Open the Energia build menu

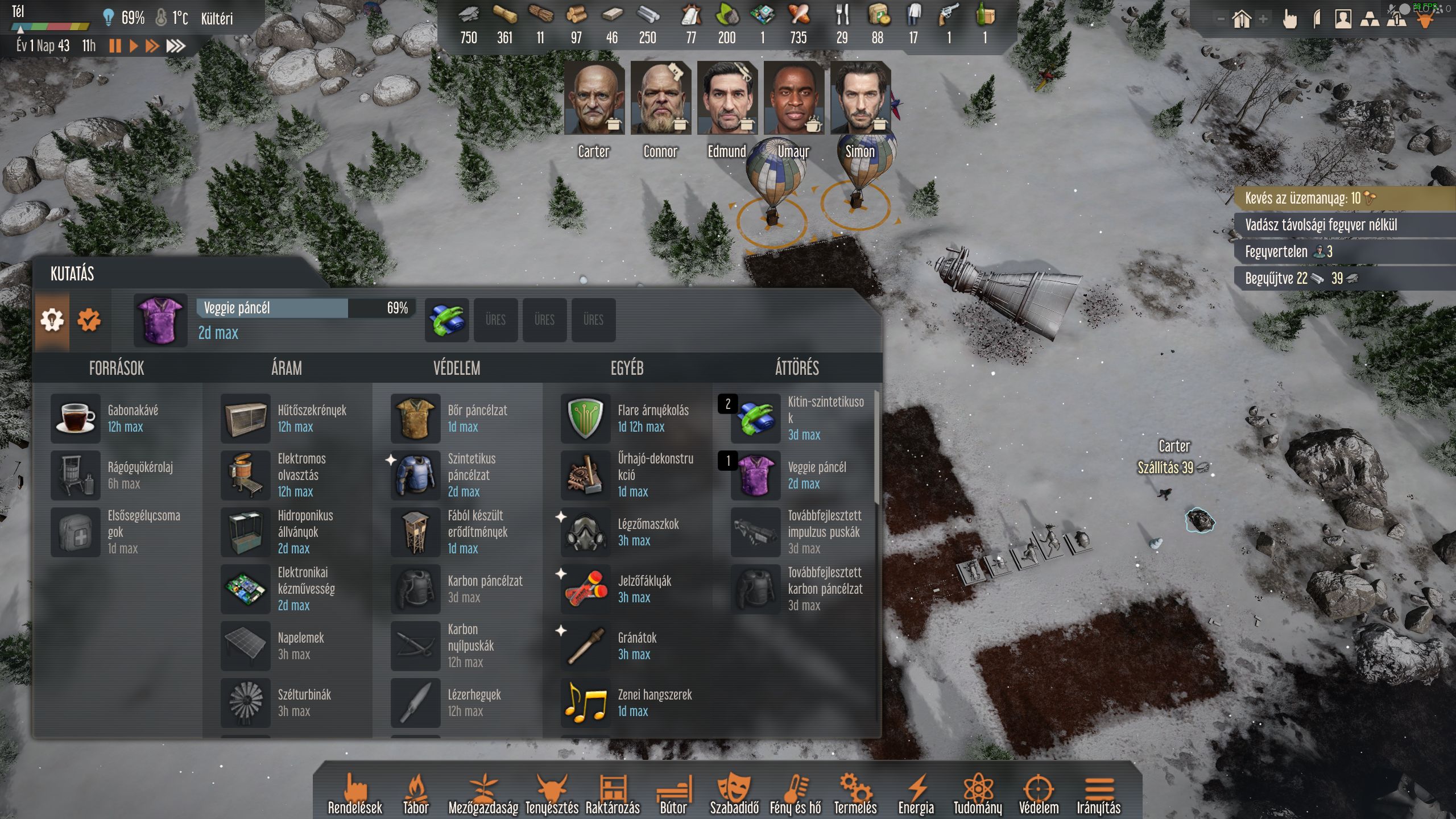click(x=916, y=795)
